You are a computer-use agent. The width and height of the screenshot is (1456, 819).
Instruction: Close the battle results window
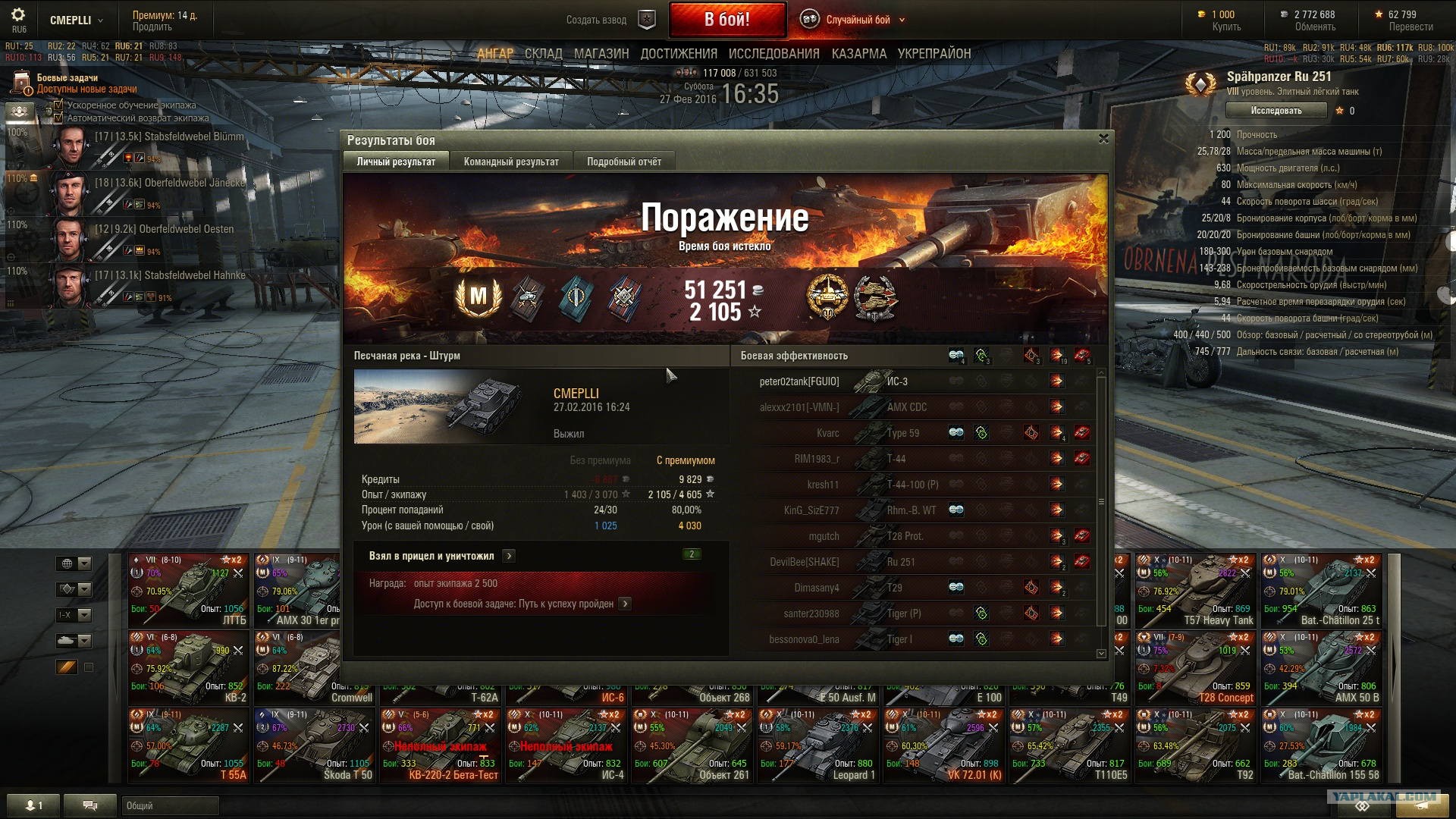(1103, 139)
